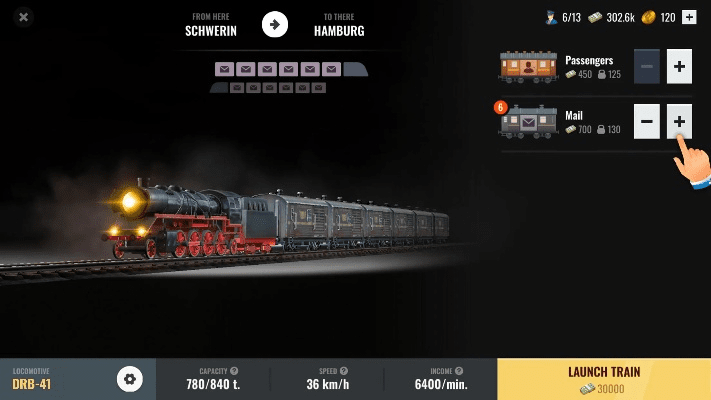Open DRB-41 locomotive settings gear
711x400 pixels.
tap(130, 379)
